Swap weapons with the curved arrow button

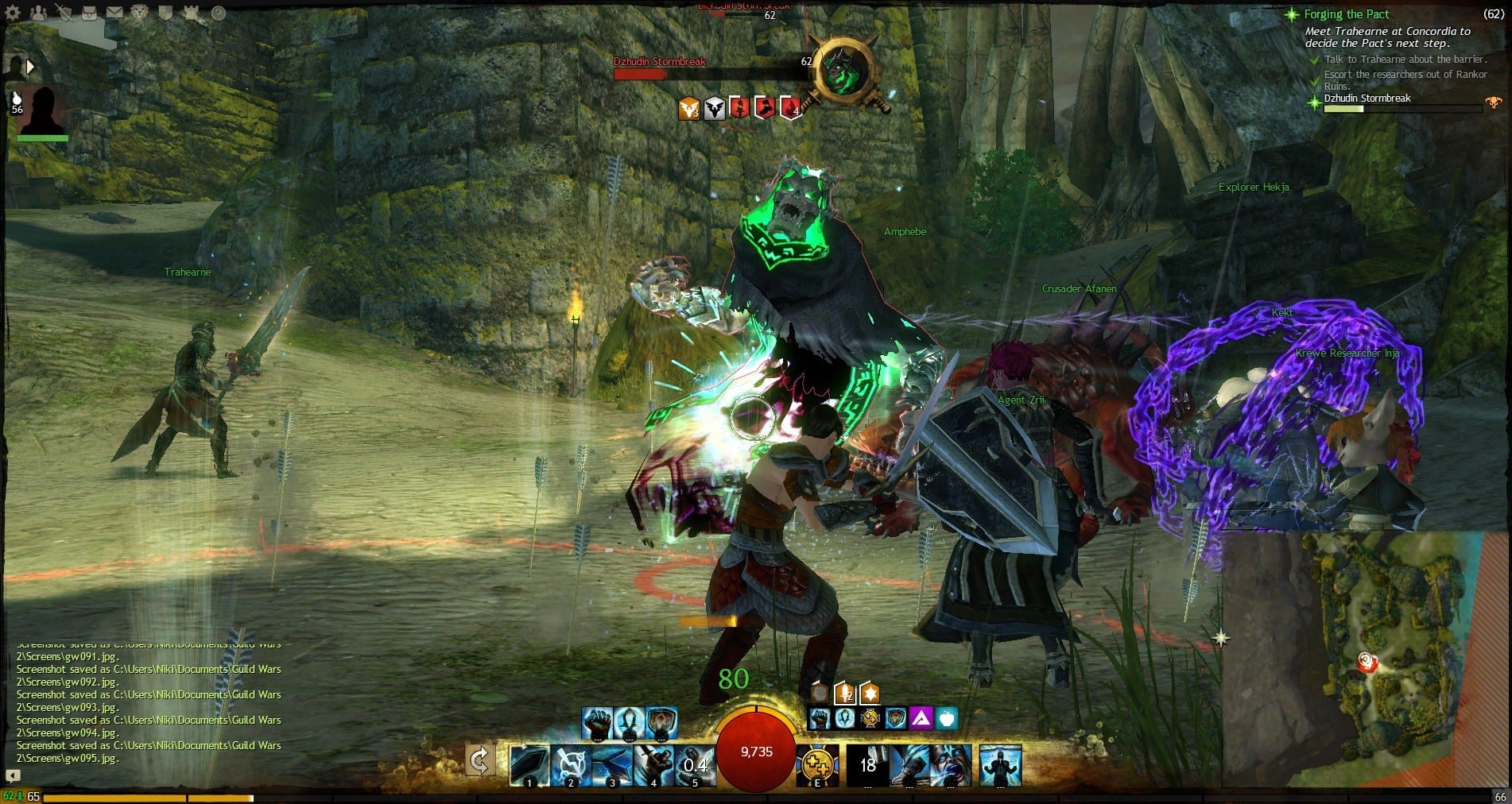[479, 761]
